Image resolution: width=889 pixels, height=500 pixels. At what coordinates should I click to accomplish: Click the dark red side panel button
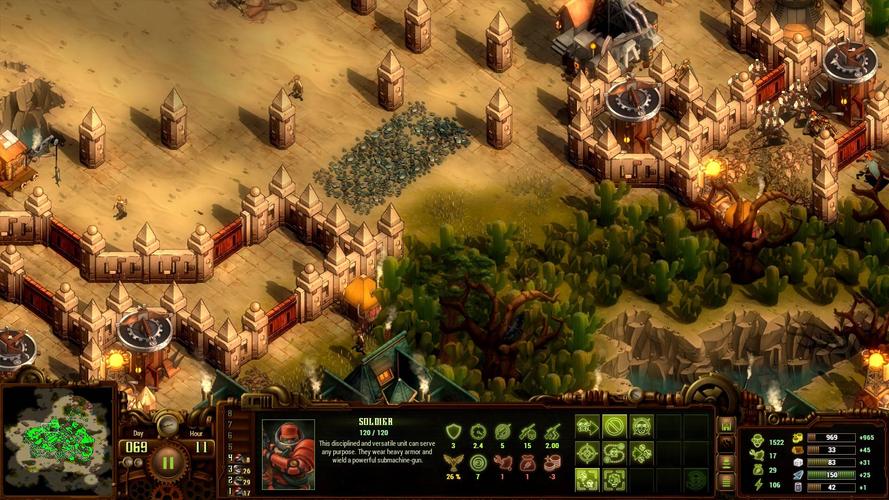pos(727,444)
